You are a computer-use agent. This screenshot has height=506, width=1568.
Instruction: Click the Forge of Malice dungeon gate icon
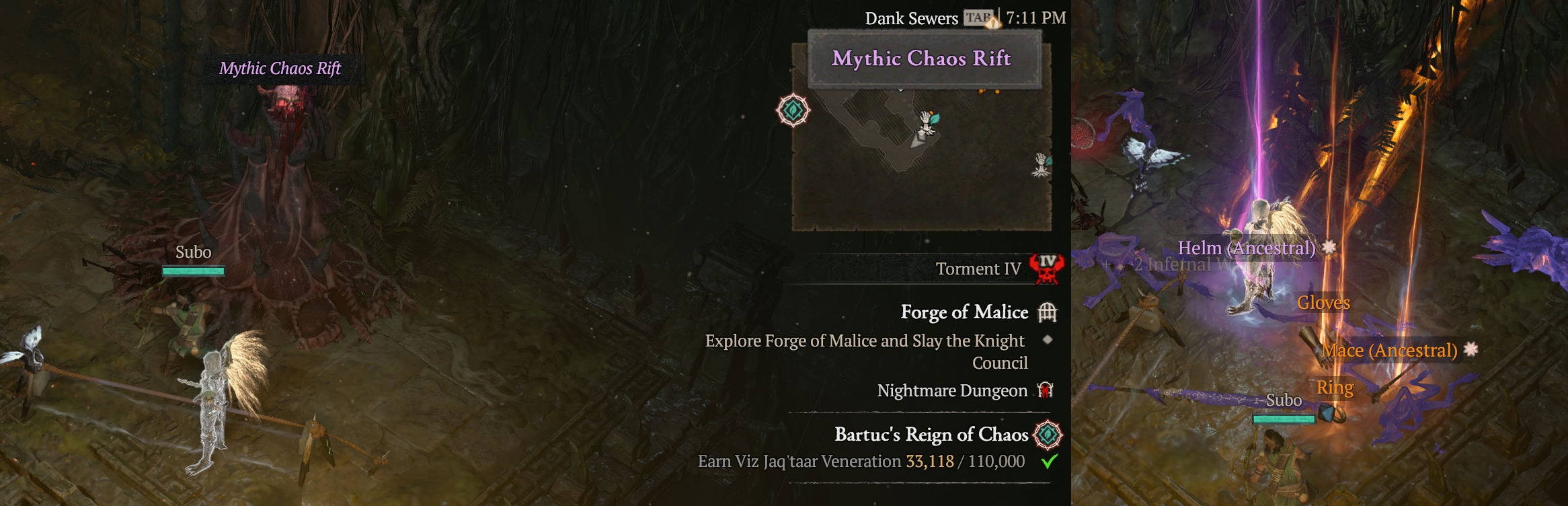point(1047,312)
